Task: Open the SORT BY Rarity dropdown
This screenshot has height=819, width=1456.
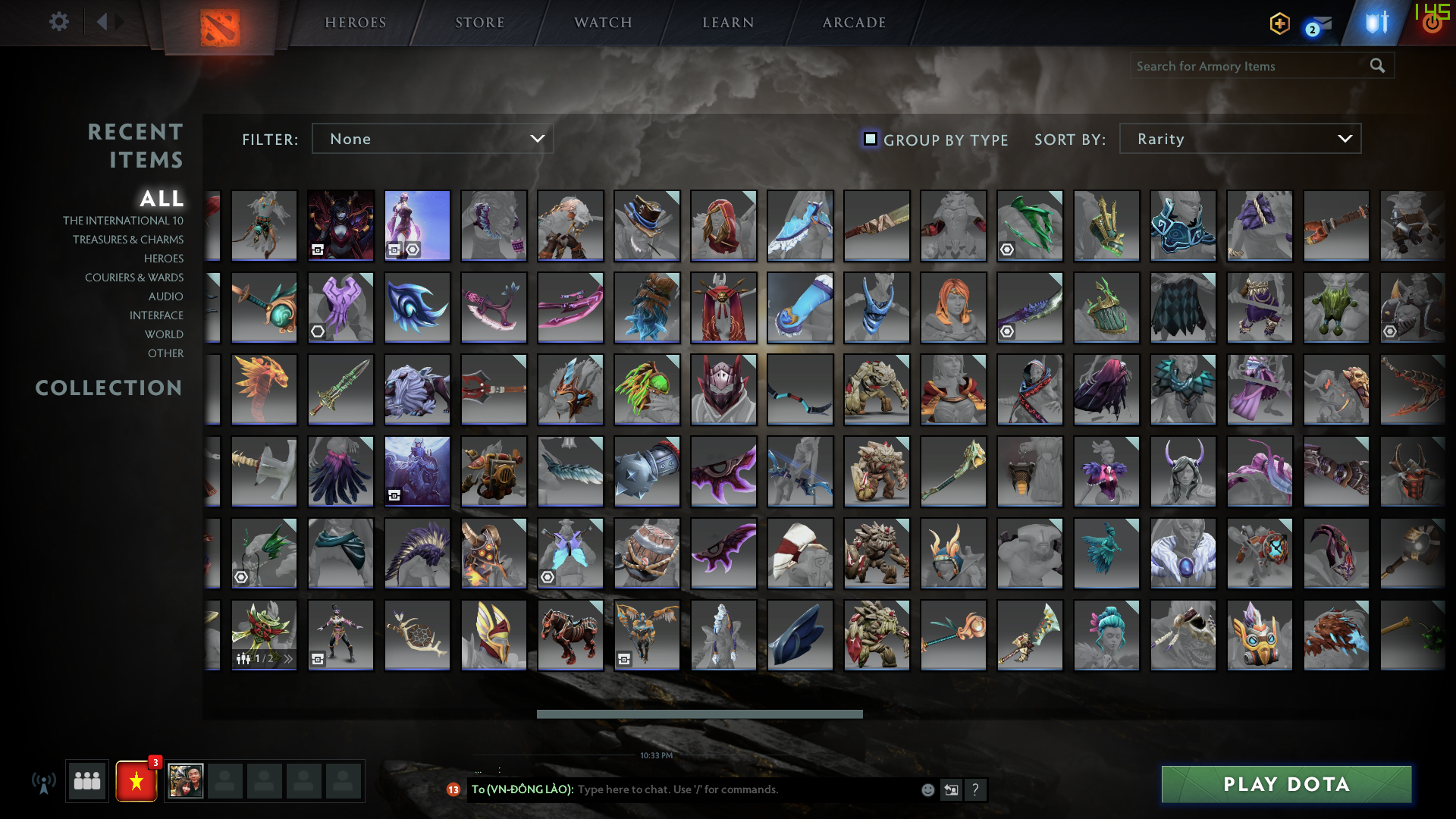Action: click(x=1239, y=139)
